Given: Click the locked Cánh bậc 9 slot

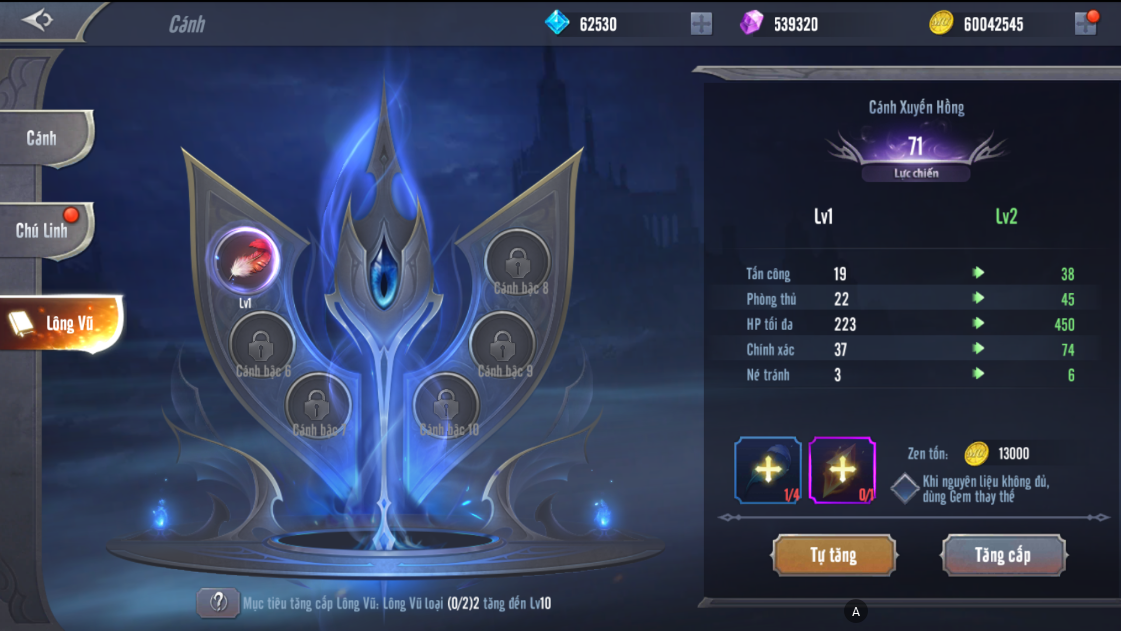Looking at the screenshot, I should tap(502, 344).
